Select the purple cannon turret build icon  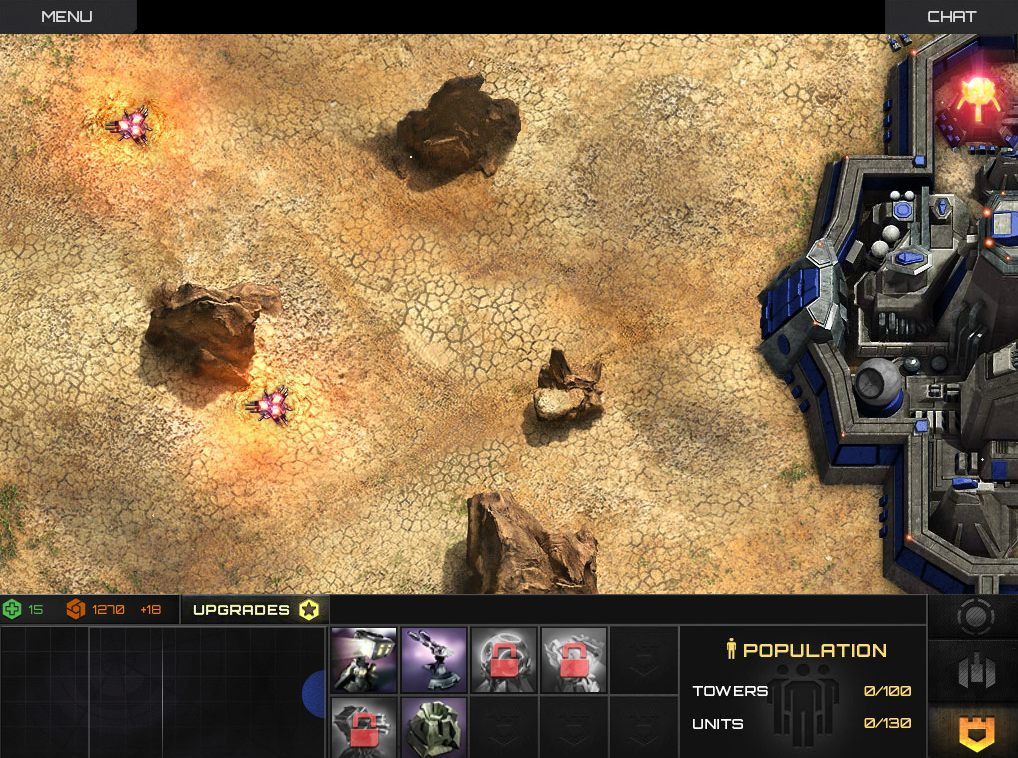click(x=433, y=660)
